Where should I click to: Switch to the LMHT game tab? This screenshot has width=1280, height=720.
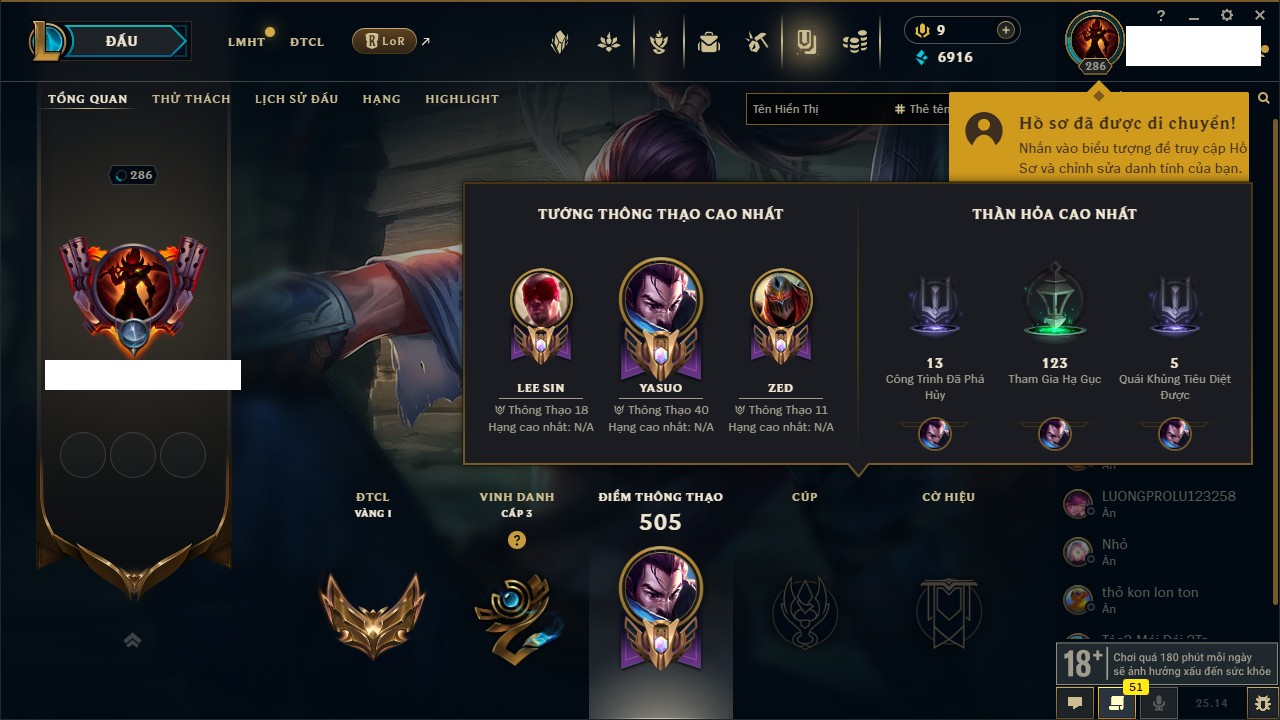click(x=246, y=42)
